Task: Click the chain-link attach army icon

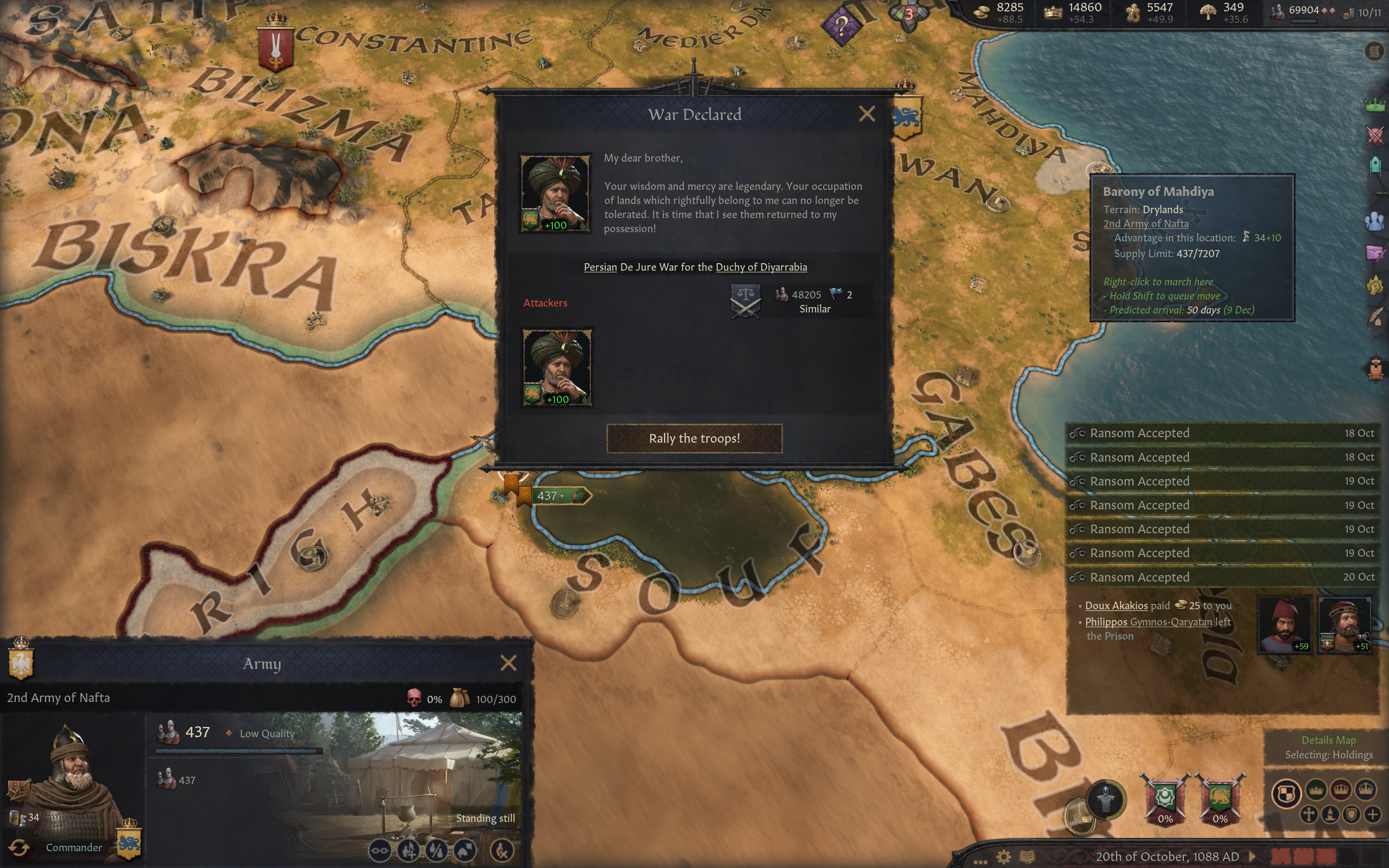Action: click(x=380, y=850)
